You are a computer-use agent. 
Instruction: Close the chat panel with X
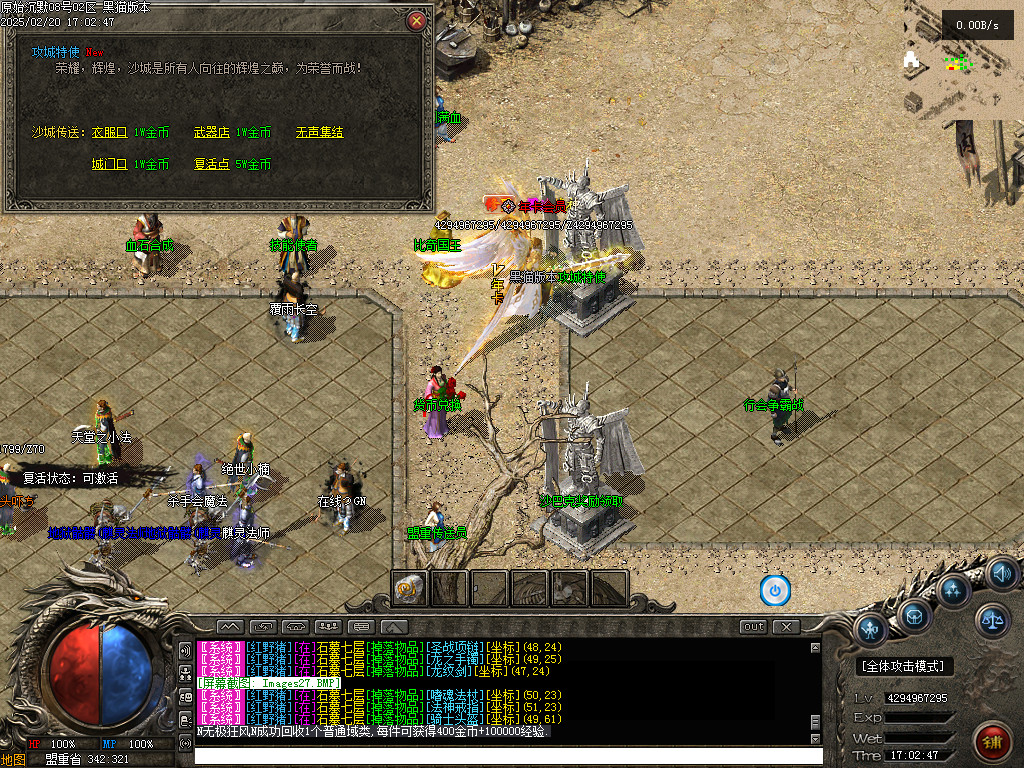tap(787, 627)
